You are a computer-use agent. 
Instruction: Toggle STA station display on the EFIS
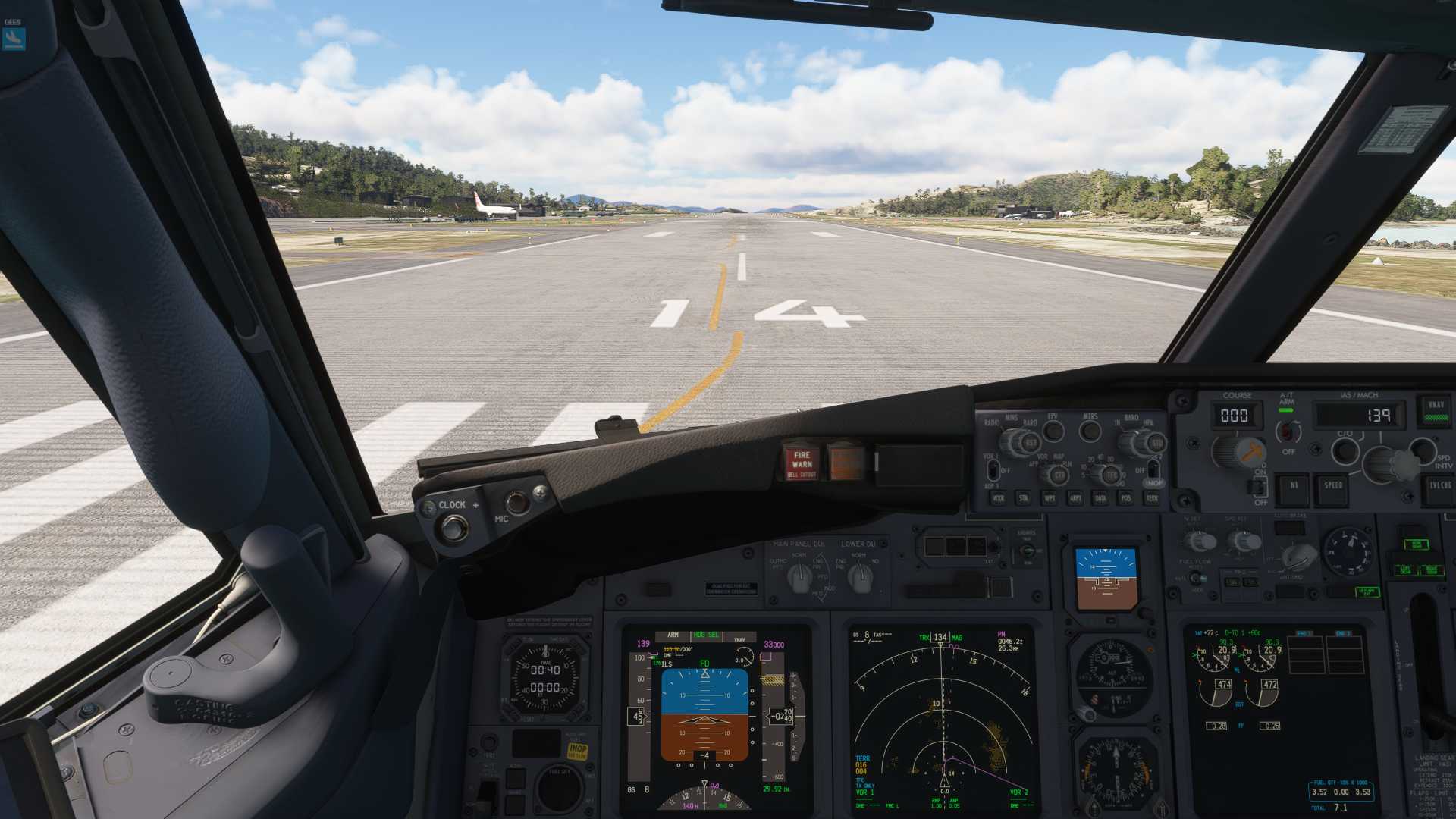click(x=1024, y=498)
